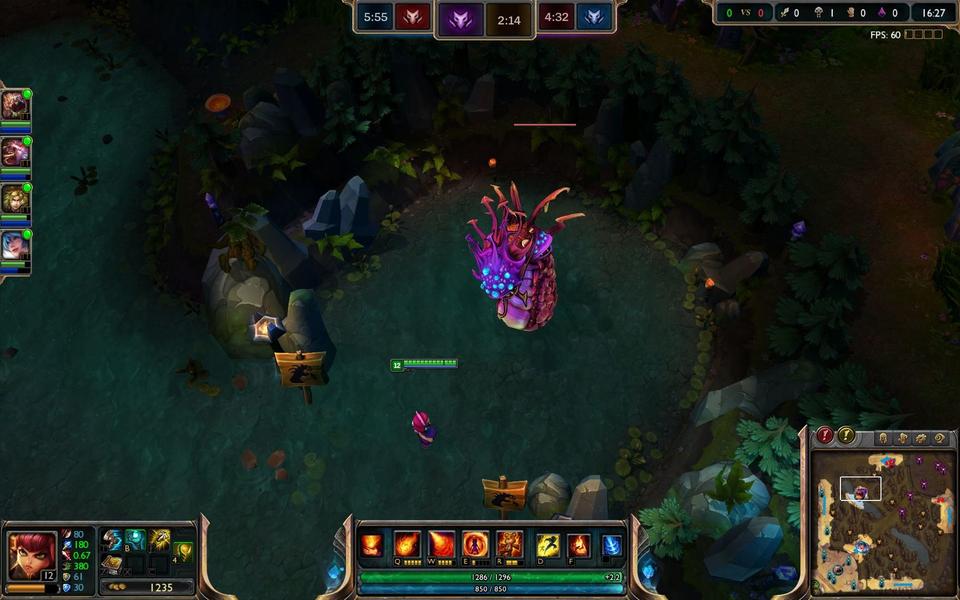Activate the W Incinerate ability
Image resolution: width=960 pixels, height=600 pixels.
point(441,545)
